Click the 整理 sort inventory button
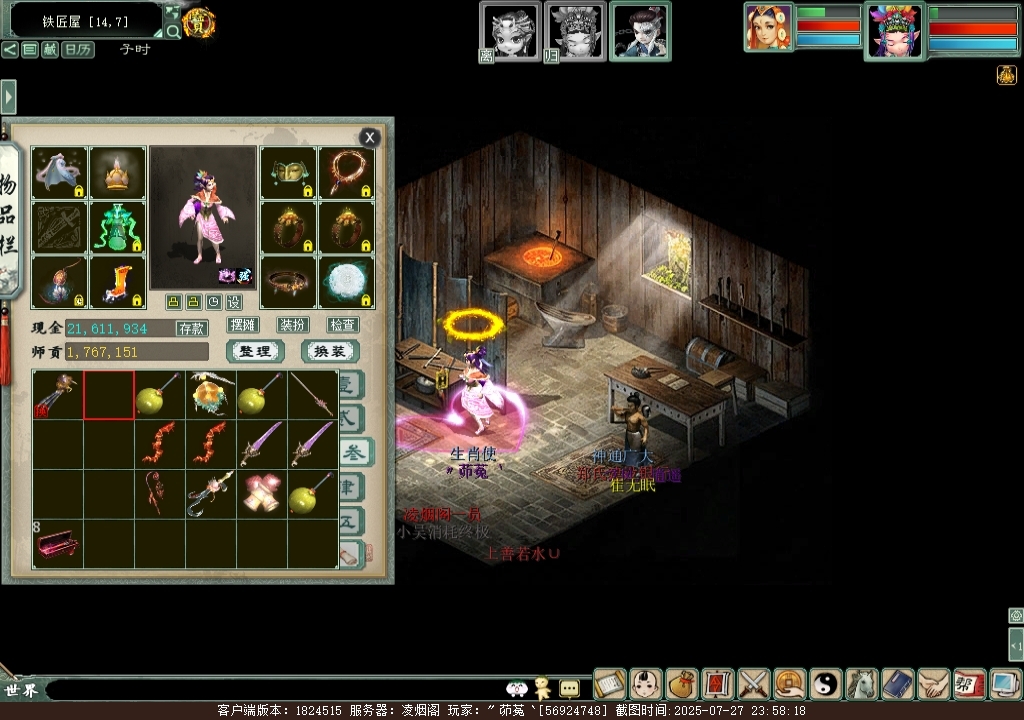 click(x=255, y=351)
